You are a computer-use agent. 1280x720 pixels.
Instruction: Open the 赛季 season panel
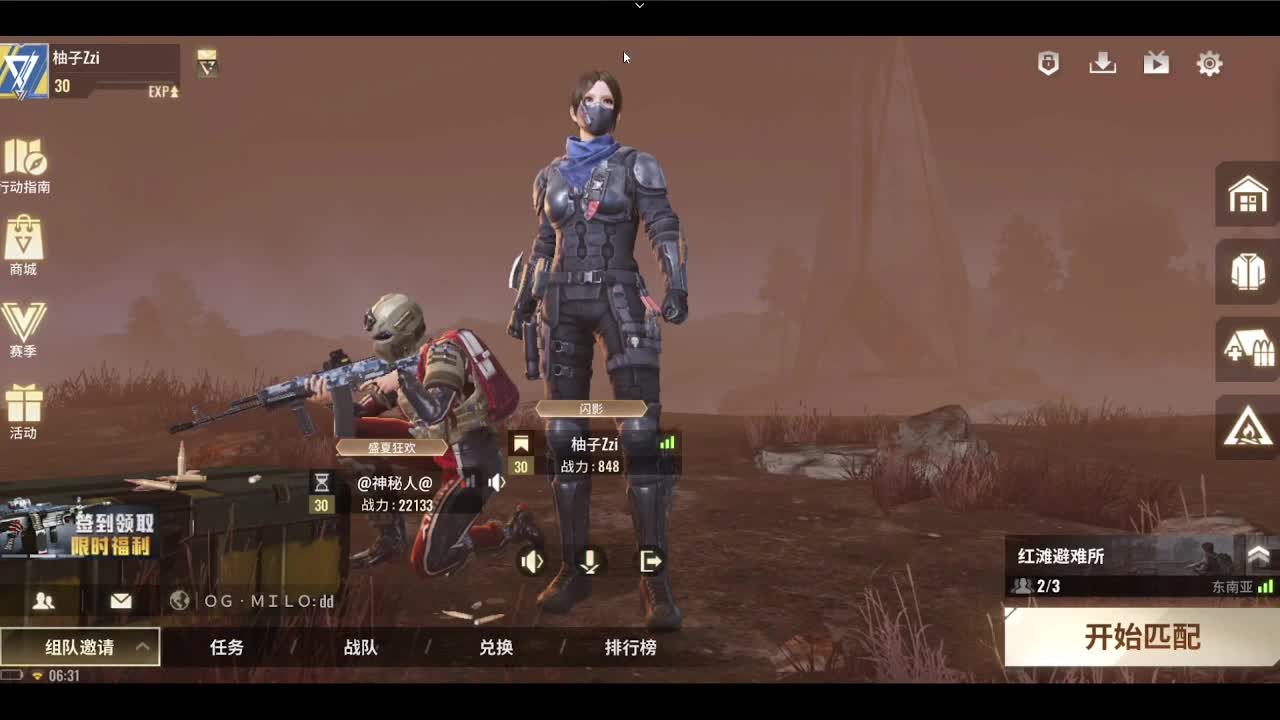24,325
